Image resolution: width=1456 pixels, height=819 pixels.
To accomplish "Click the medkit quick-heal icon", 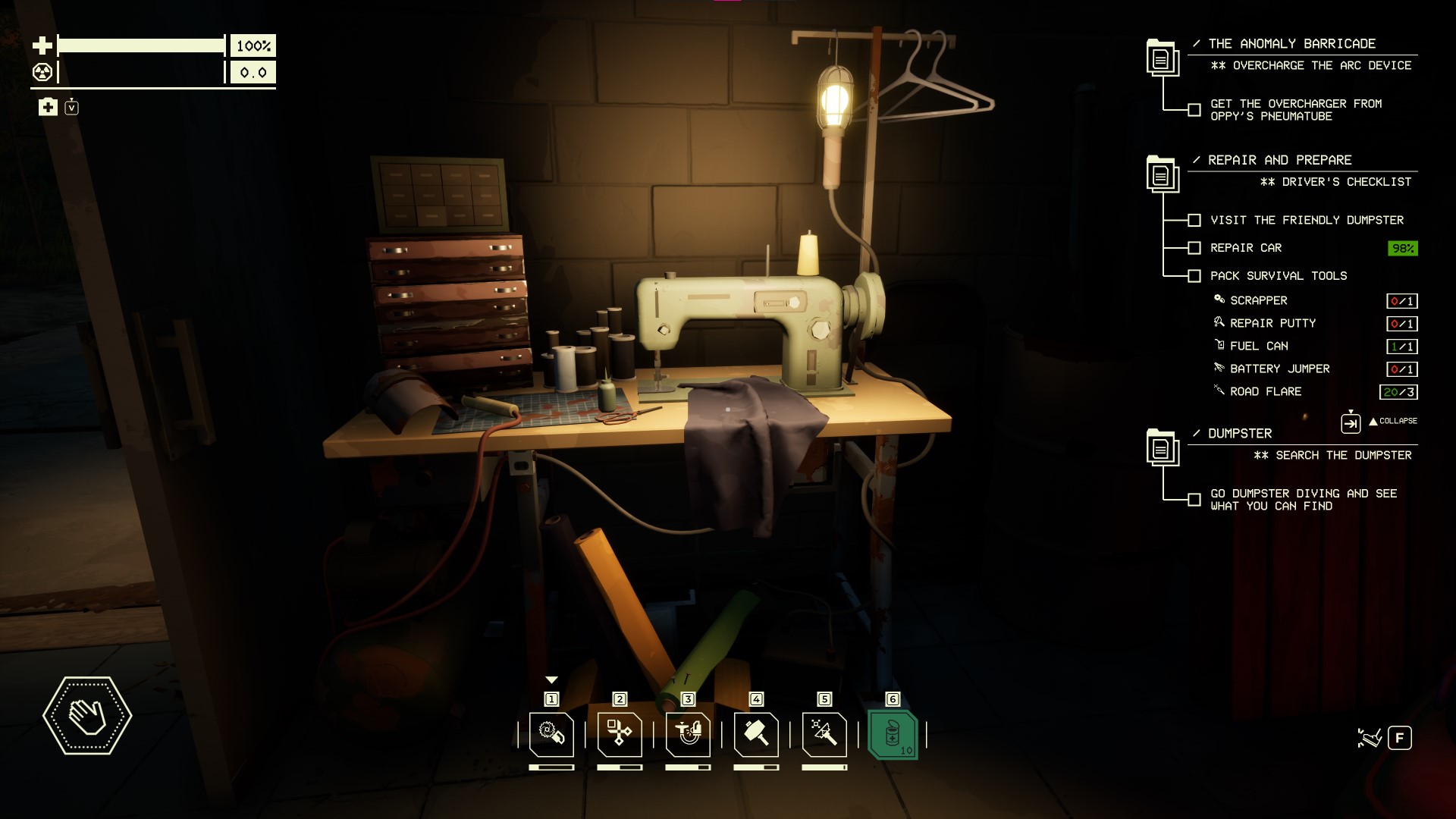I will pos(48,107).
